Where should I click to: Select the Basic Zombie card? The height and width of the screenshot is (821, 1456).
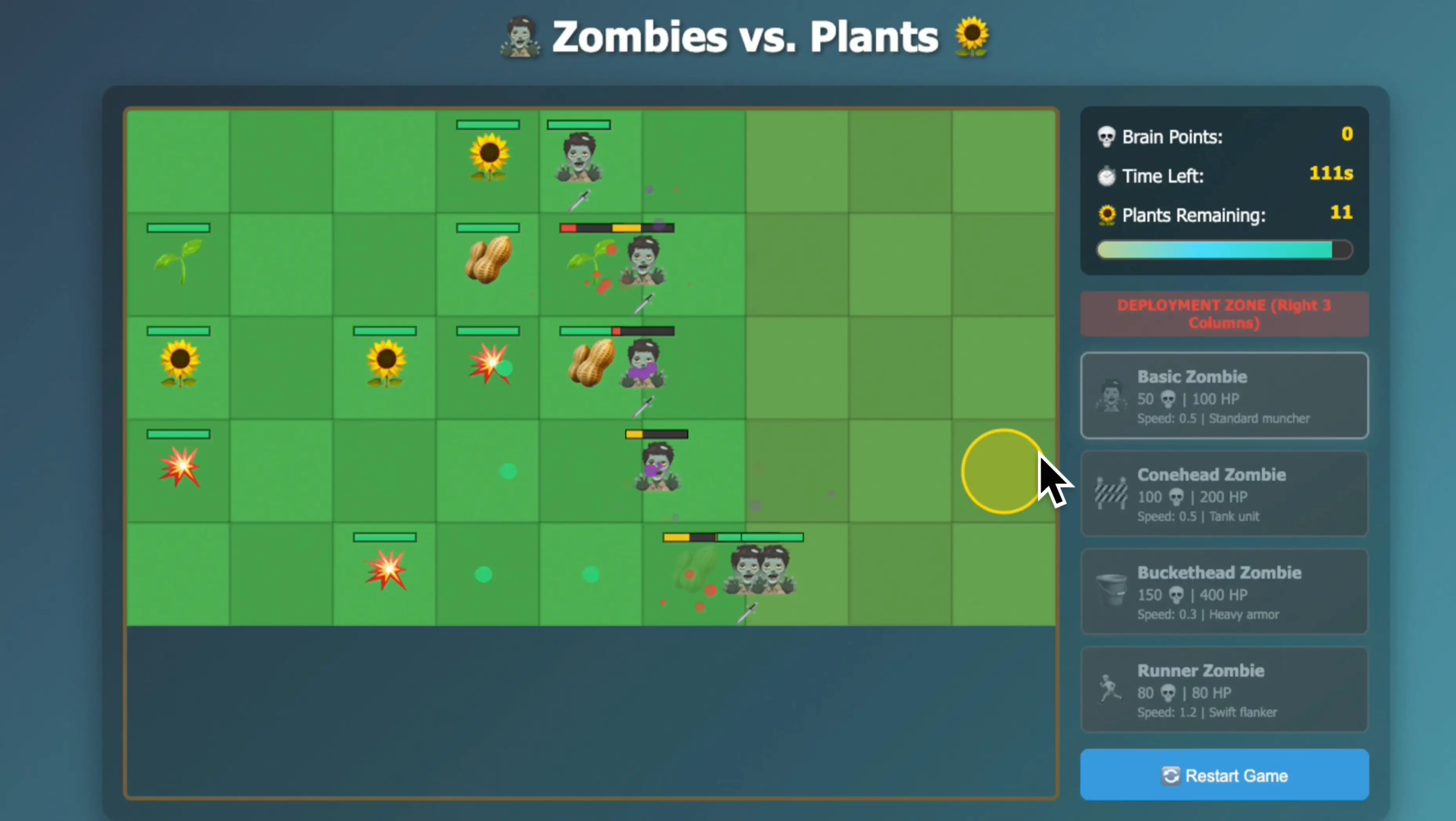(1223, 396)
